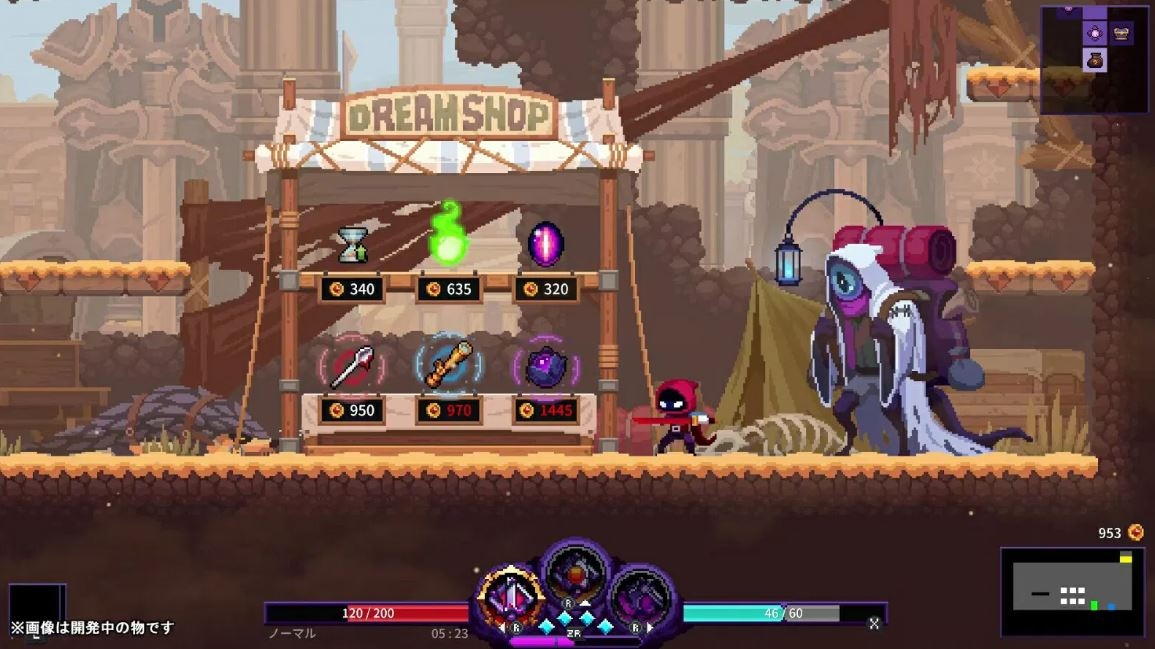Buy the hourglass item priced 340

point(351,247)
